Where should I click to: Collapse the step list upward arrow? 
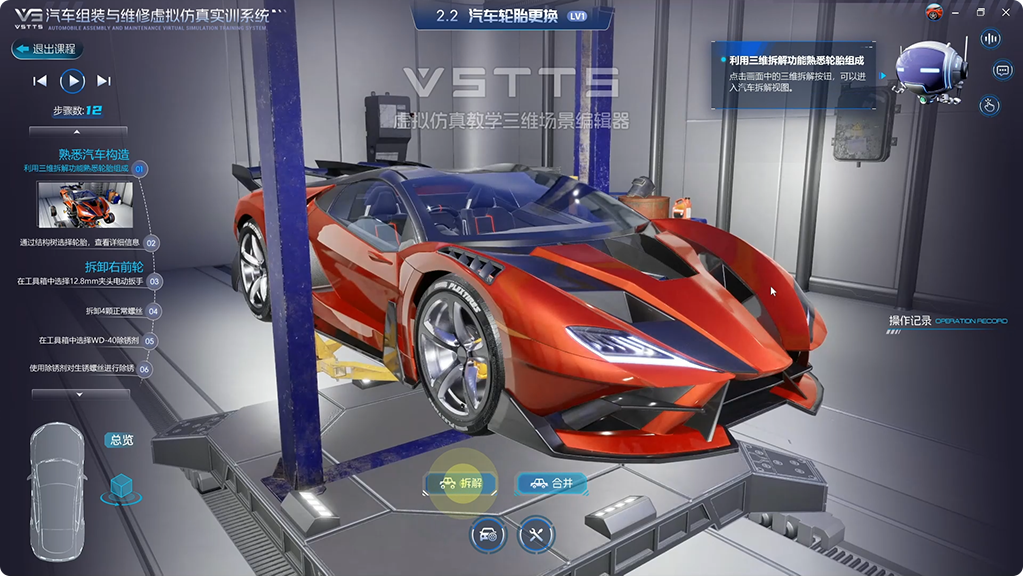click(78, 131)
